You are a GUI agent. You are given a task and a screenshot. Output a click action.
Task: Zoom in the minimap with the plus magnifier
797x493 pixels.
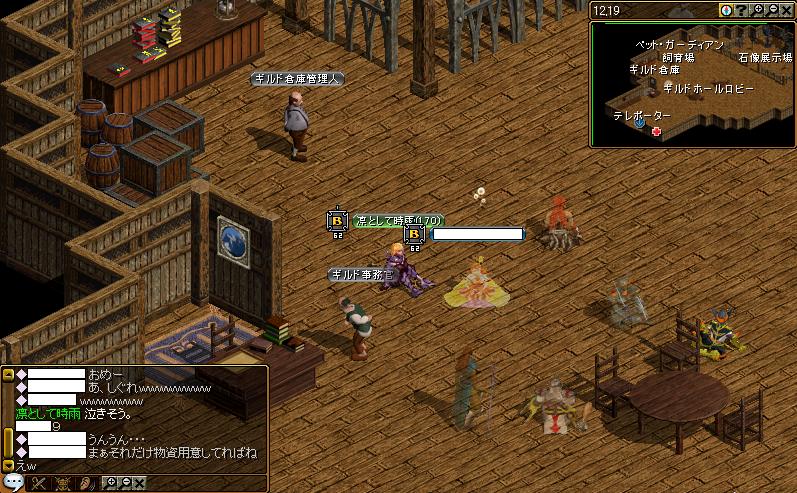click(x=758, y=10)
